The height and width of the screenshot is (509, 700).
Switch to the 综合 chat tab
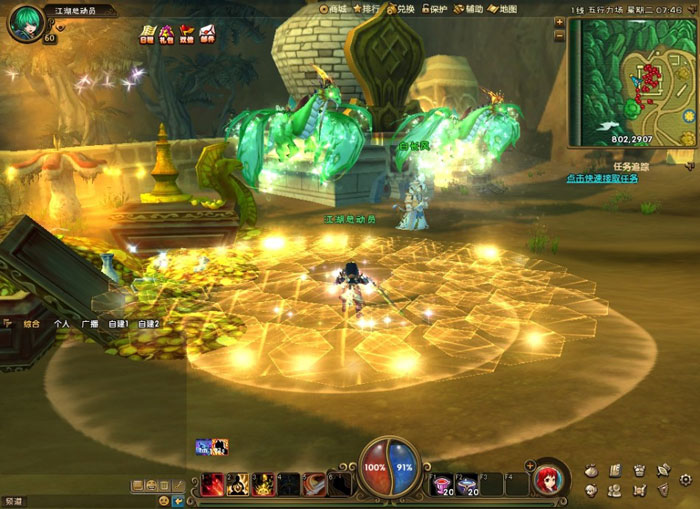point(32,324)
